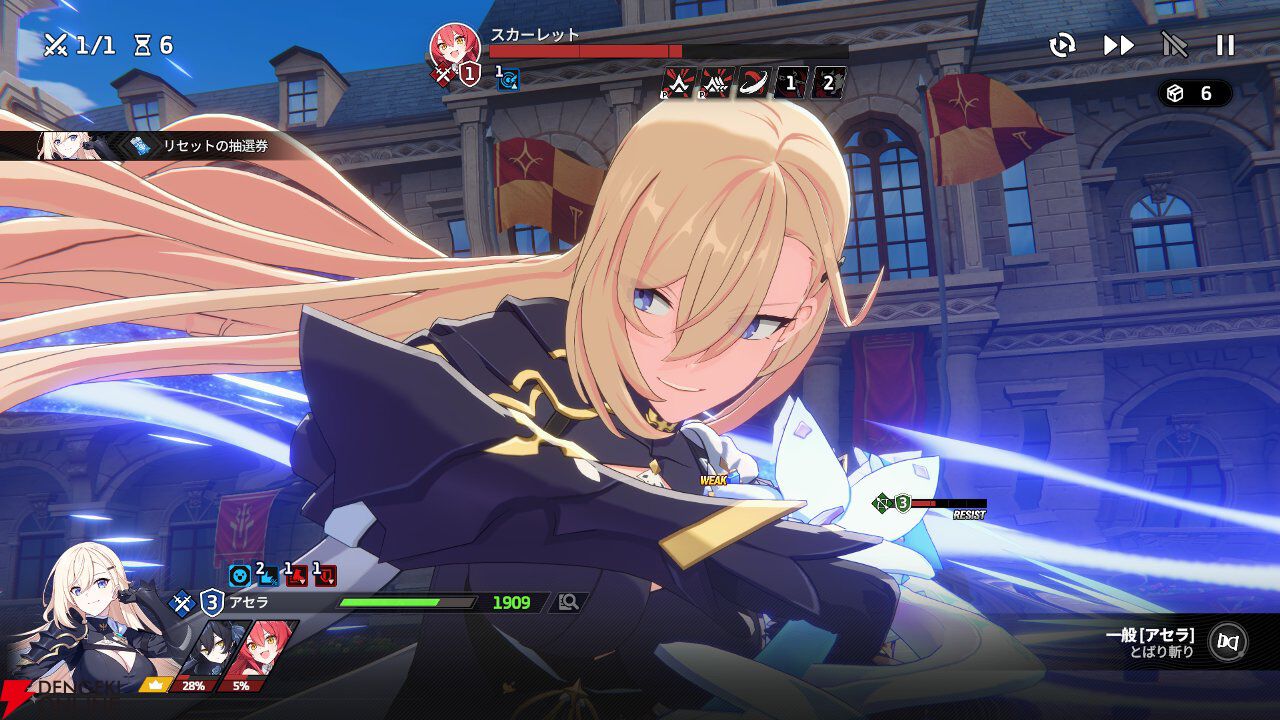Click the dice counter showing 6
This screenshot has height=720, width=1280.
click(1194, 93)
